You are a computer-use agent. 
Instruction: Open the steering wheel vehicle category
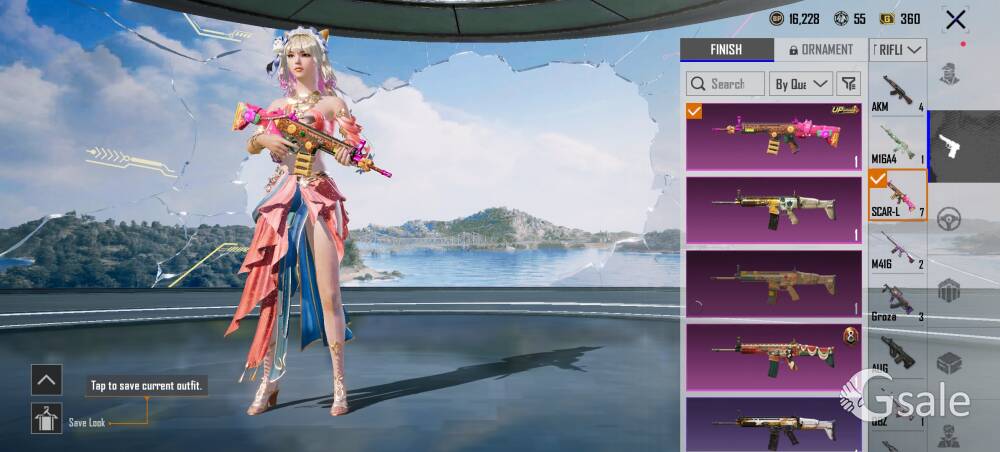coord(949,218)
